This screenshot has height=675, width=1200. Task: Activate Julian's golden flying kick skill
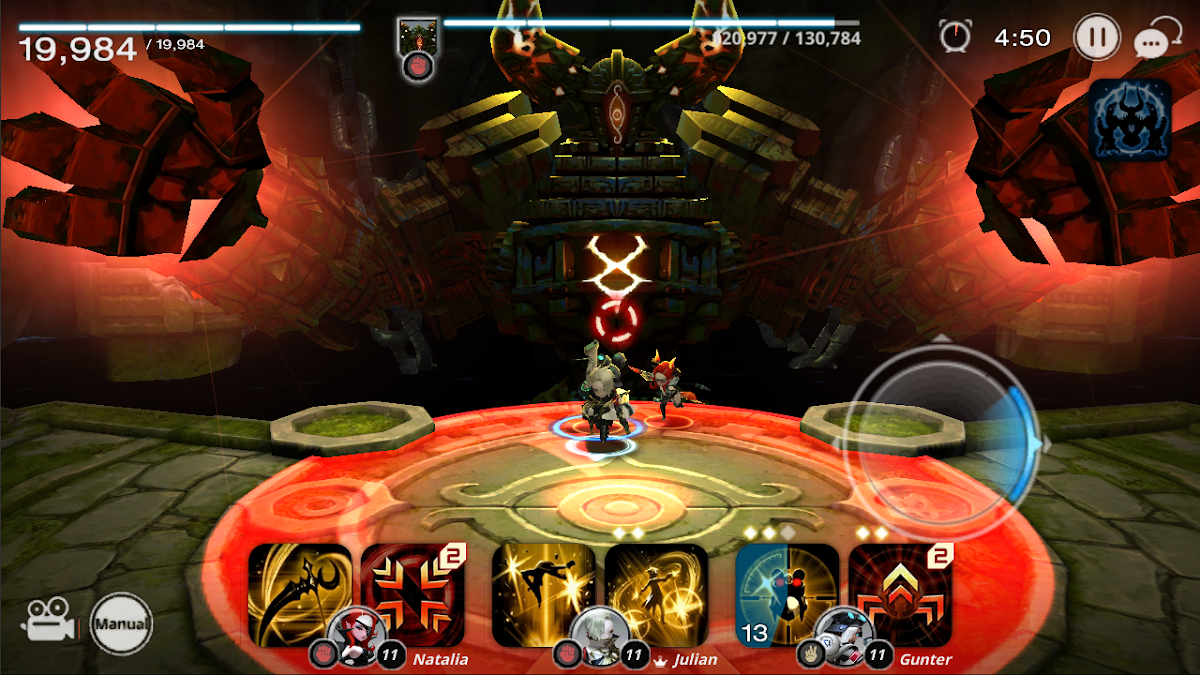(544, 596)
